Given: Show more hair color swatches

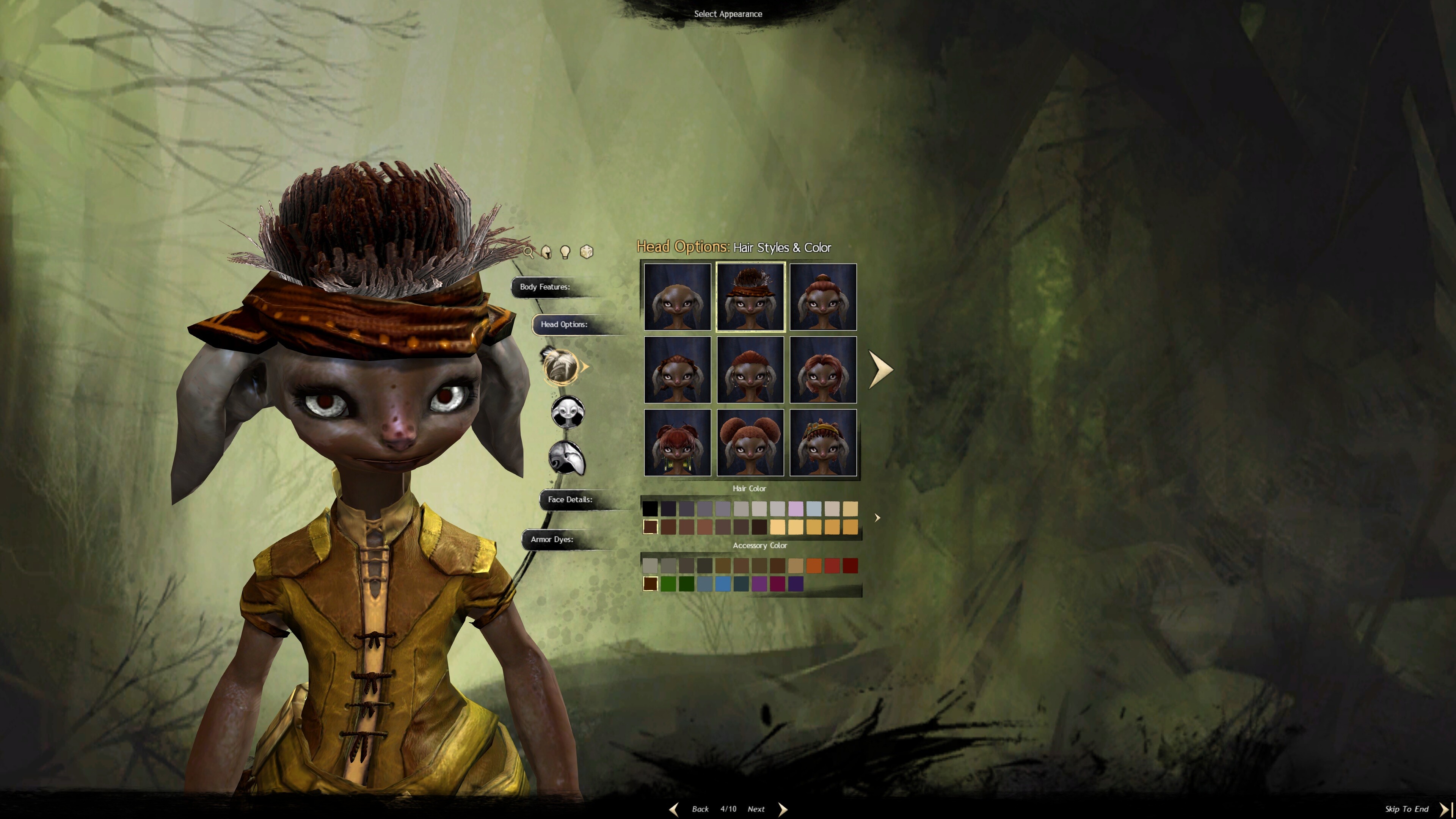Looking at the screenshot, I should coord(877,518).
